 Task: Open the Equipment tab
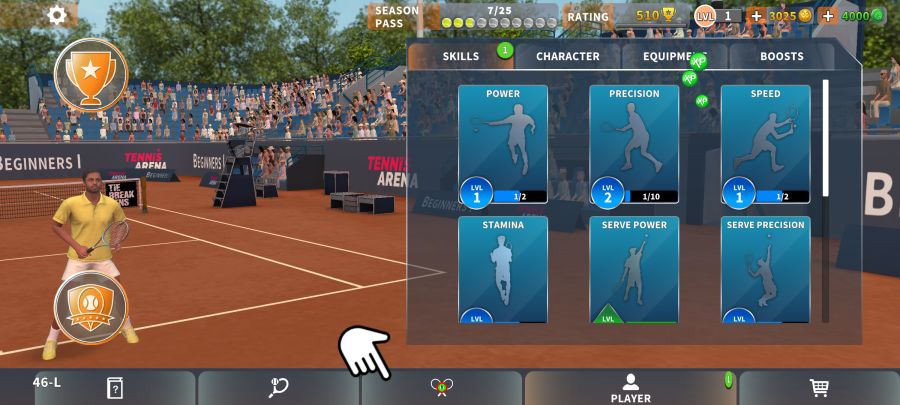pos(674,57)
